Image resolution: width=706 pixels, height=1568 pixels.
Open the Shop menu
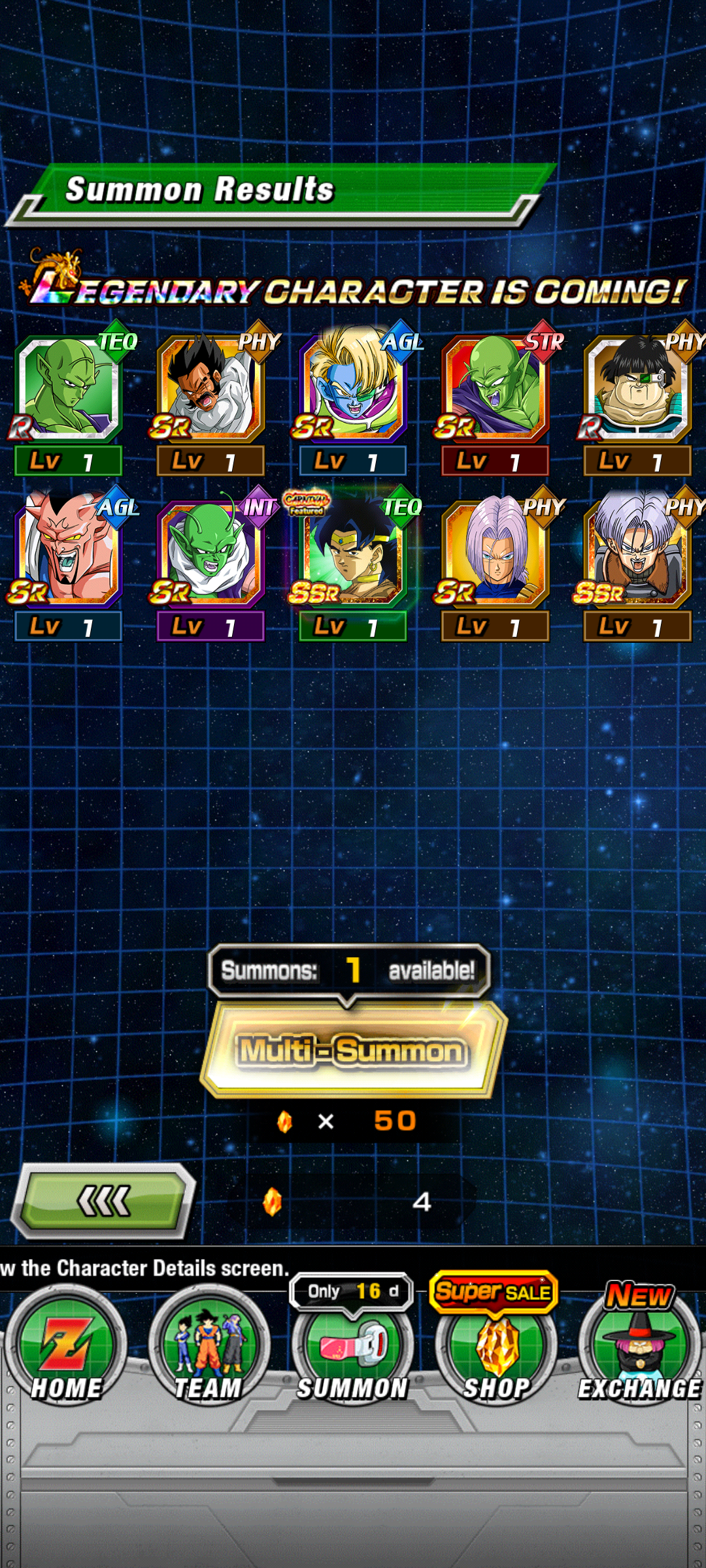497,1350
